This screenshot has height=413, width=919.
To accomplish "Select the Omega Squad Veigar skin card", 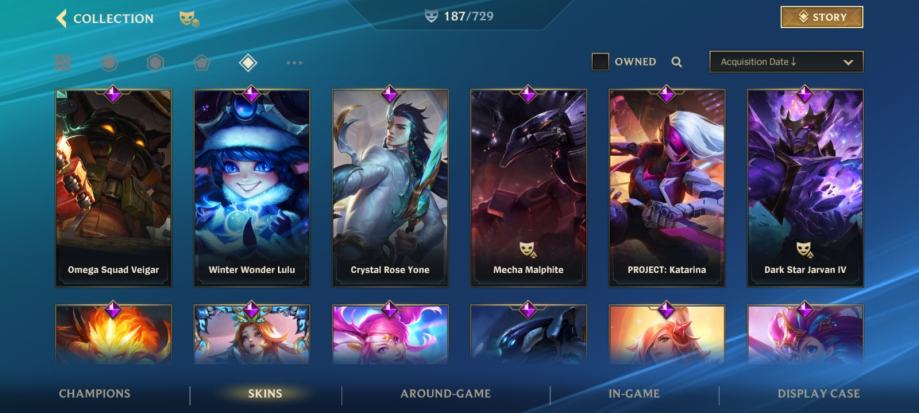I will [113, 188].
